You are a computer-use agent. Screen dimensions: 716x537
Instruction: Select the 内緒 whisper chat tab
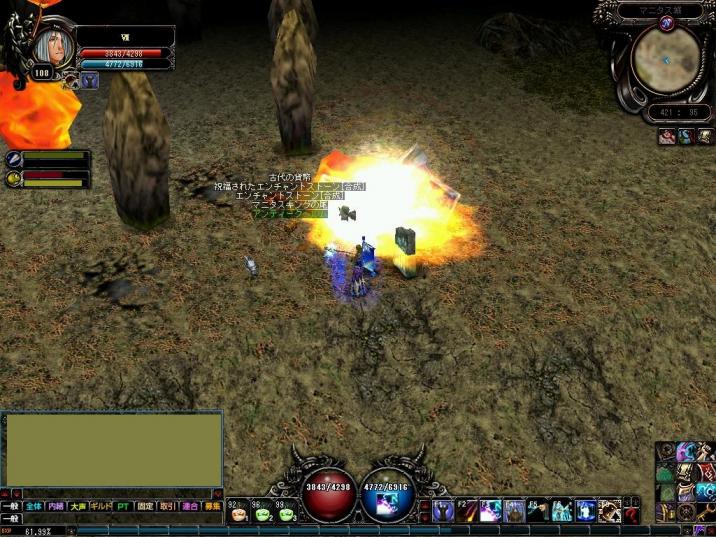click(56, 507)
